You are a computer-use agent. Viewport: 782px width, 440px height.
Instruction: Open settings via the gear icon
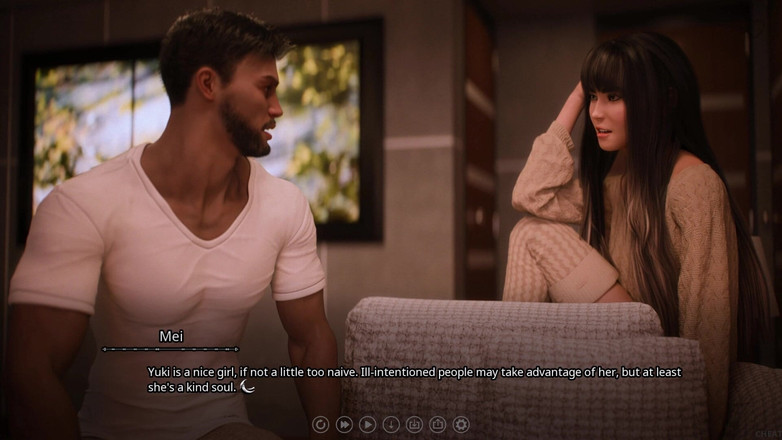461,425
